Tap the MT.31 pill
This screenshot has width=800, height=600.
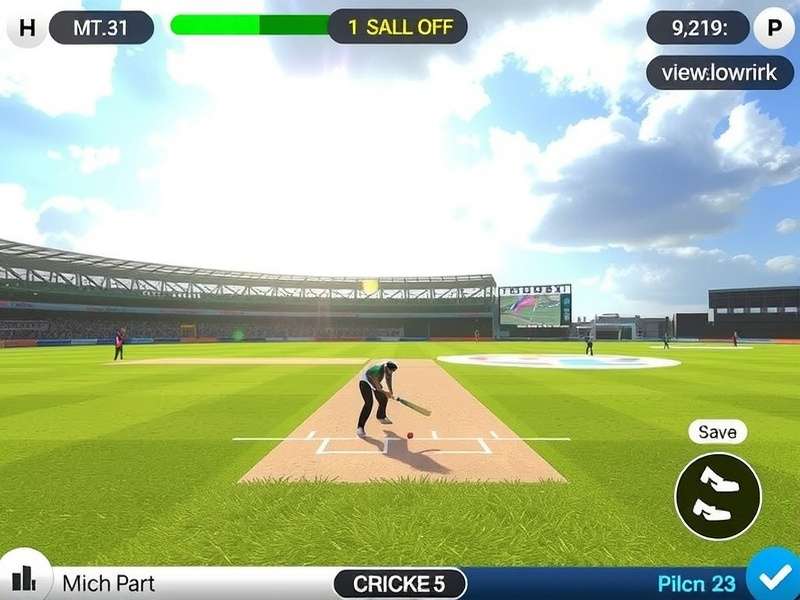[x=101, y=27]
